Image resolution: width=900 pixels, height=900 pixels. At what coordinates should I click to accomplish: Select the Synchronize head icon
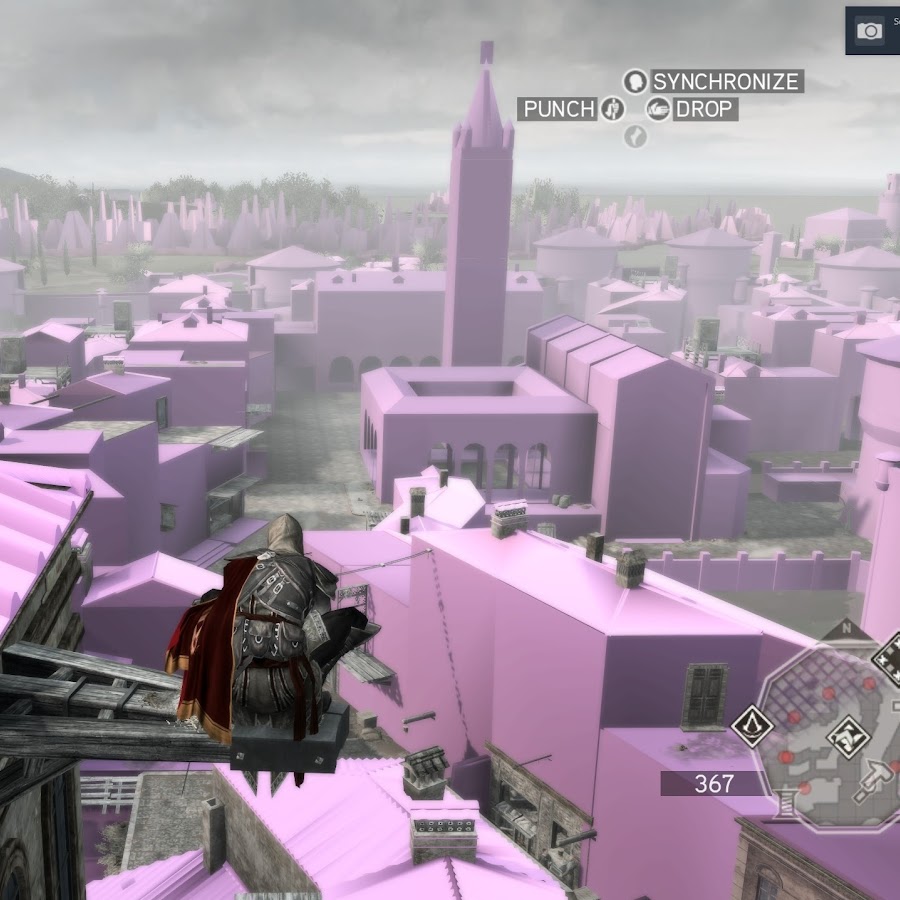pyautogui.click(x=635, y=81)
